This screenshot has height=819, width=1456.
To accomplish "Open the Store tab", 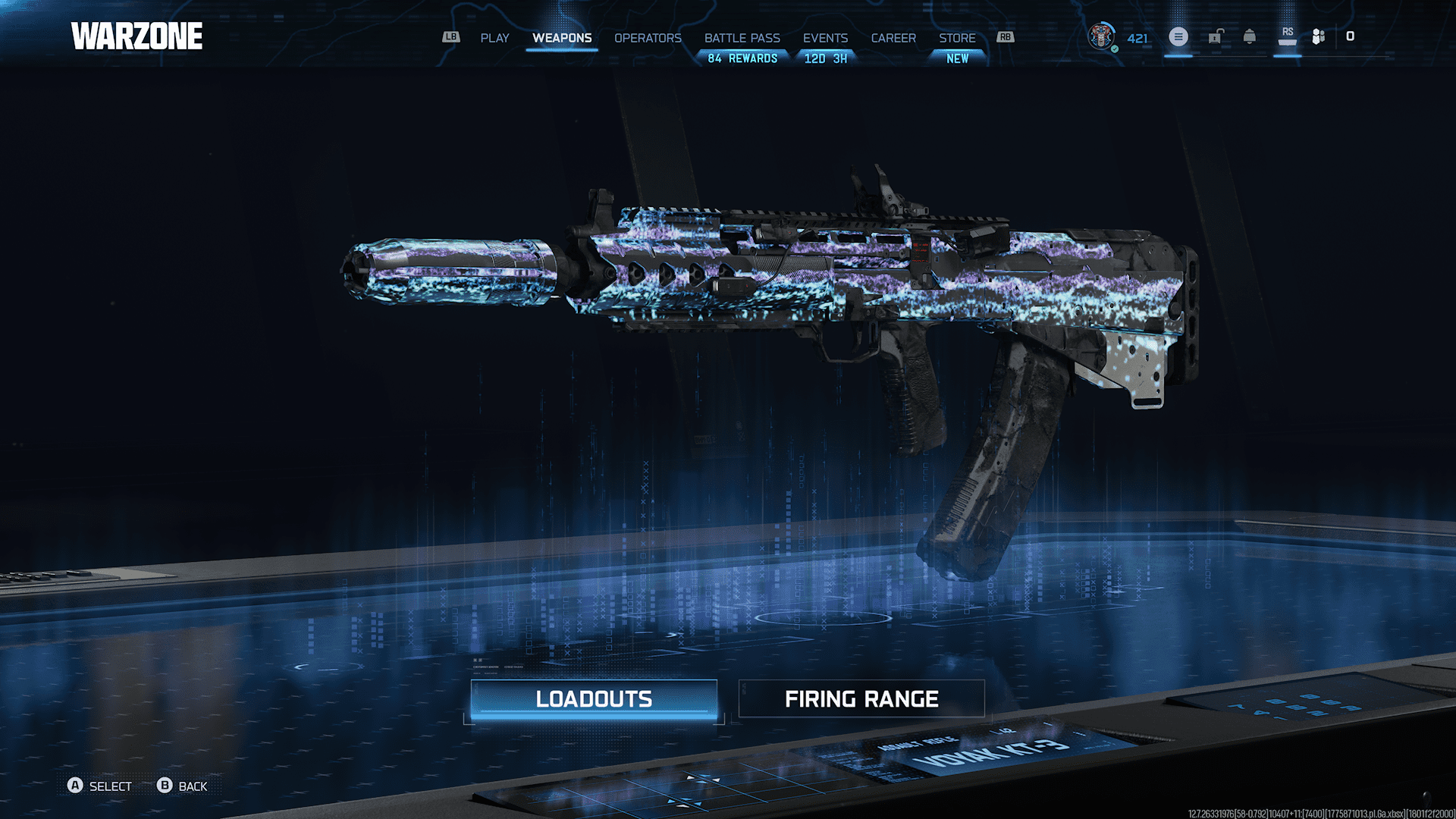I will (x=957, y=38).
